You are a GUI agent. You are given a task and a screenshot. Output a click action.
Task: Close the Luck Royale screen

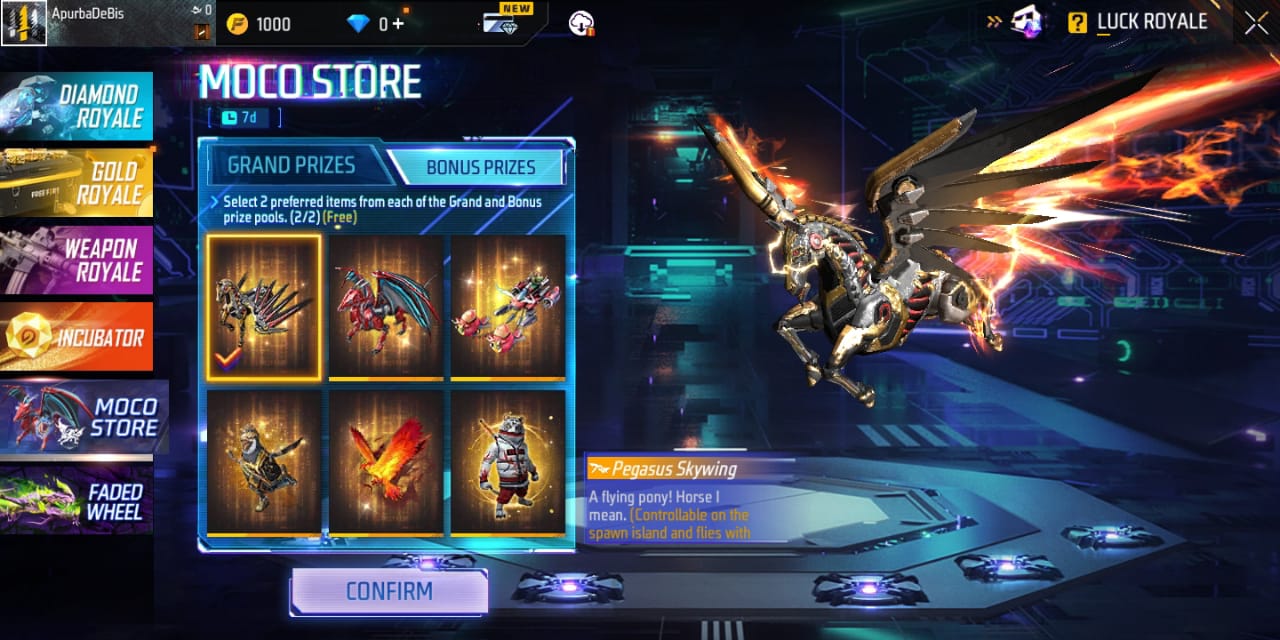click(1256, 23)
